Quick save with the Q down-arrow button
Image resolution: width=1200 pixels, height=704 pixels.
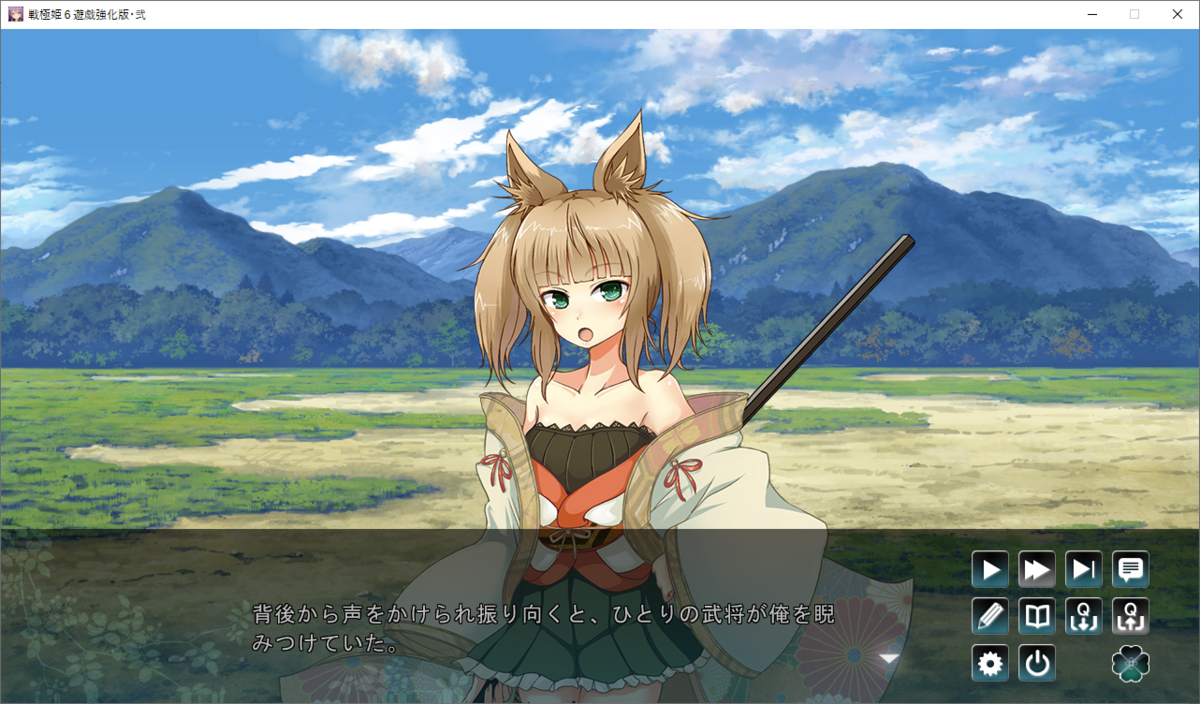pyautogui.click(x=1084, y=617)
